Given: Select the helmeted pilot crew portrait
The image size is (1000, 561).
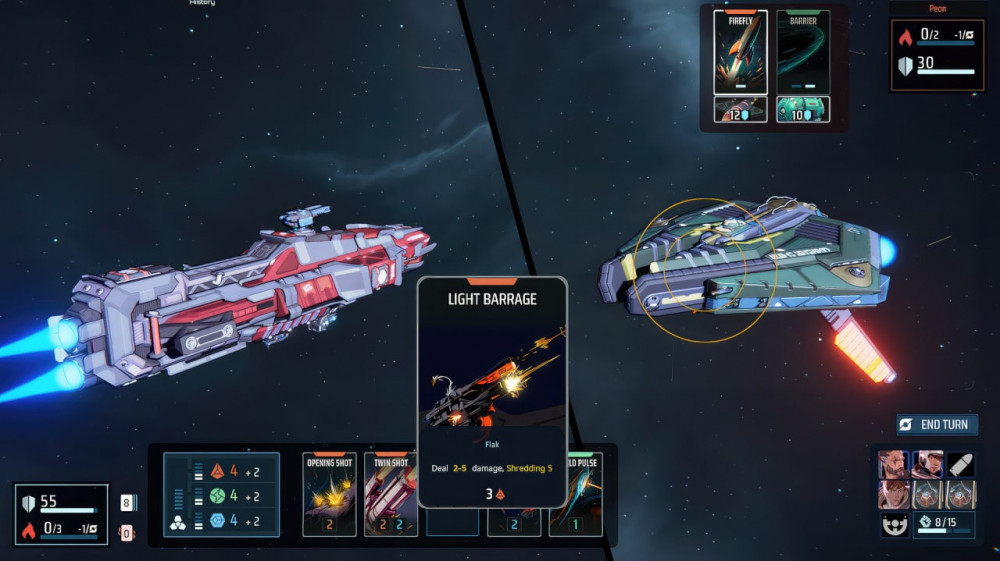Looking at the screenshot, I should [x=927, y=465].
